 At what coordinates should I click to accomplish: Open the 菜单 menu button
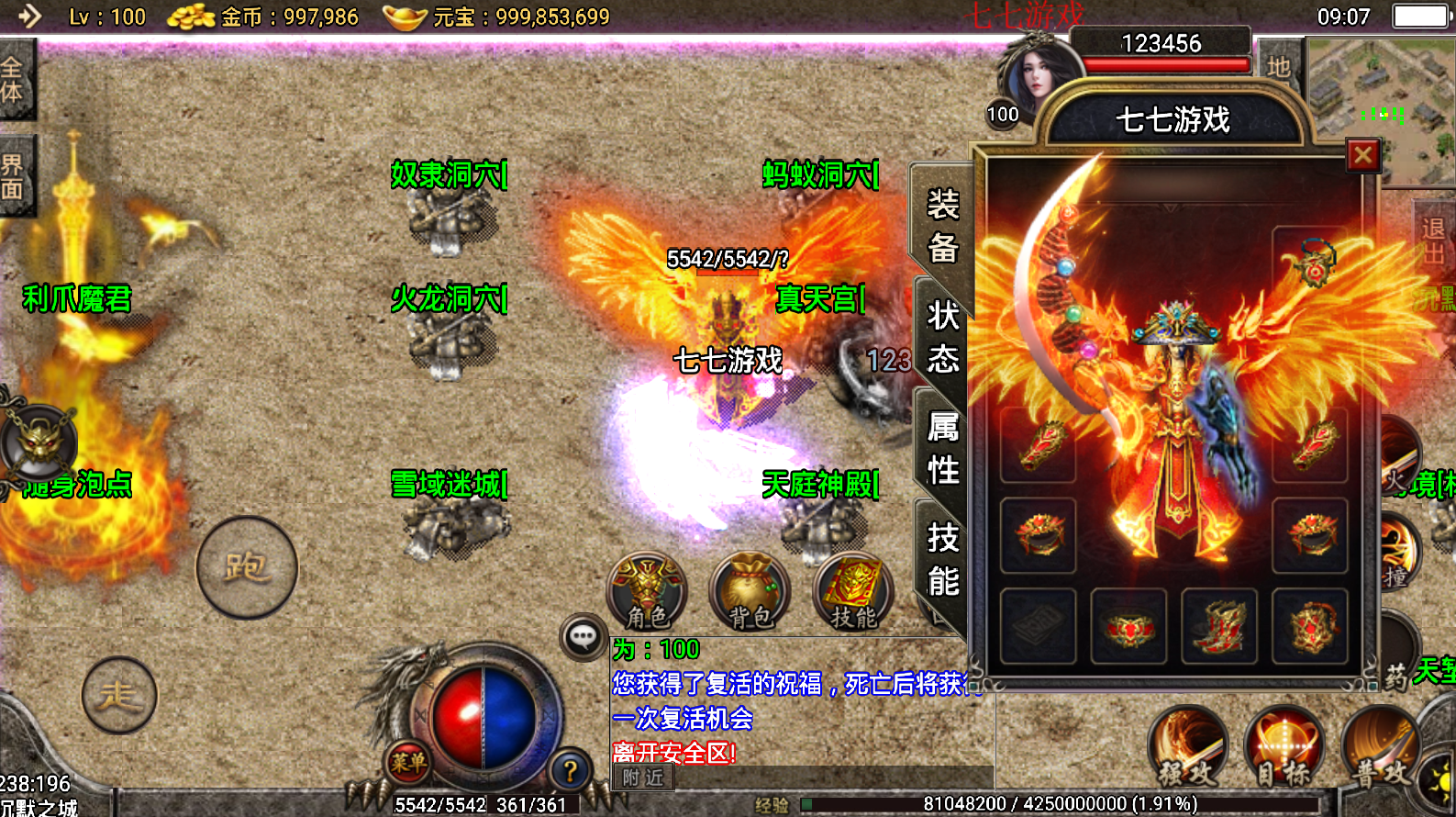[x=408, y=762]
